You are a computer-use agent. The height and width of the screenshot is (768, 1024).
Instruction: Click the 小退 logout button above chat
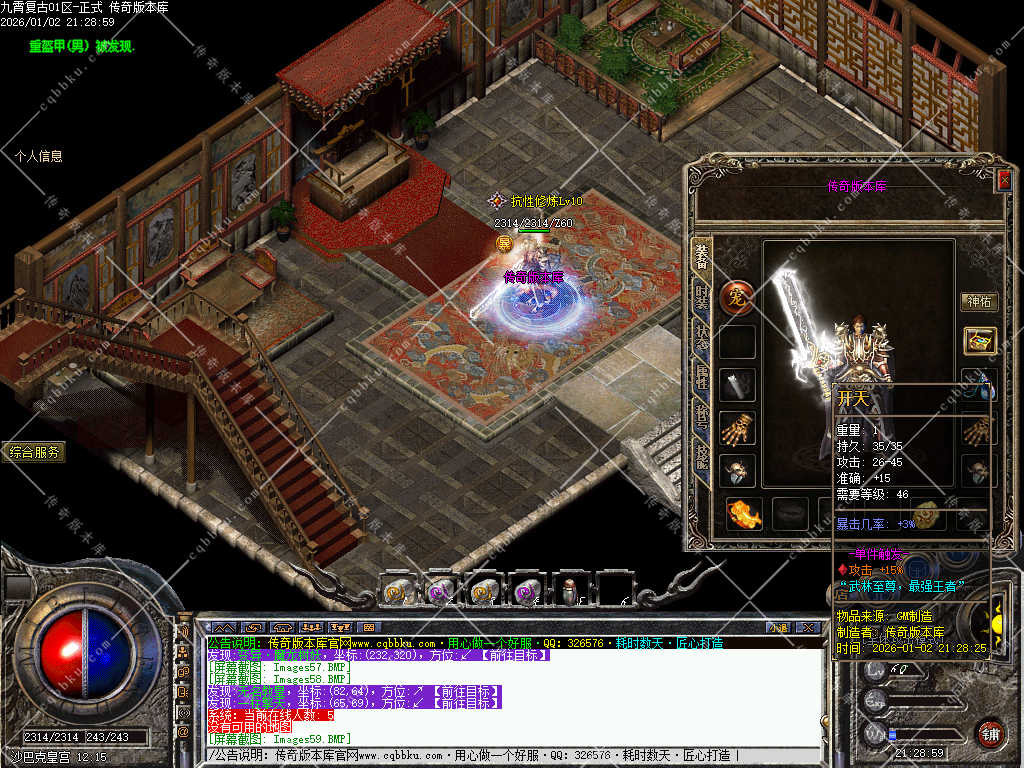tap(779, 627)
